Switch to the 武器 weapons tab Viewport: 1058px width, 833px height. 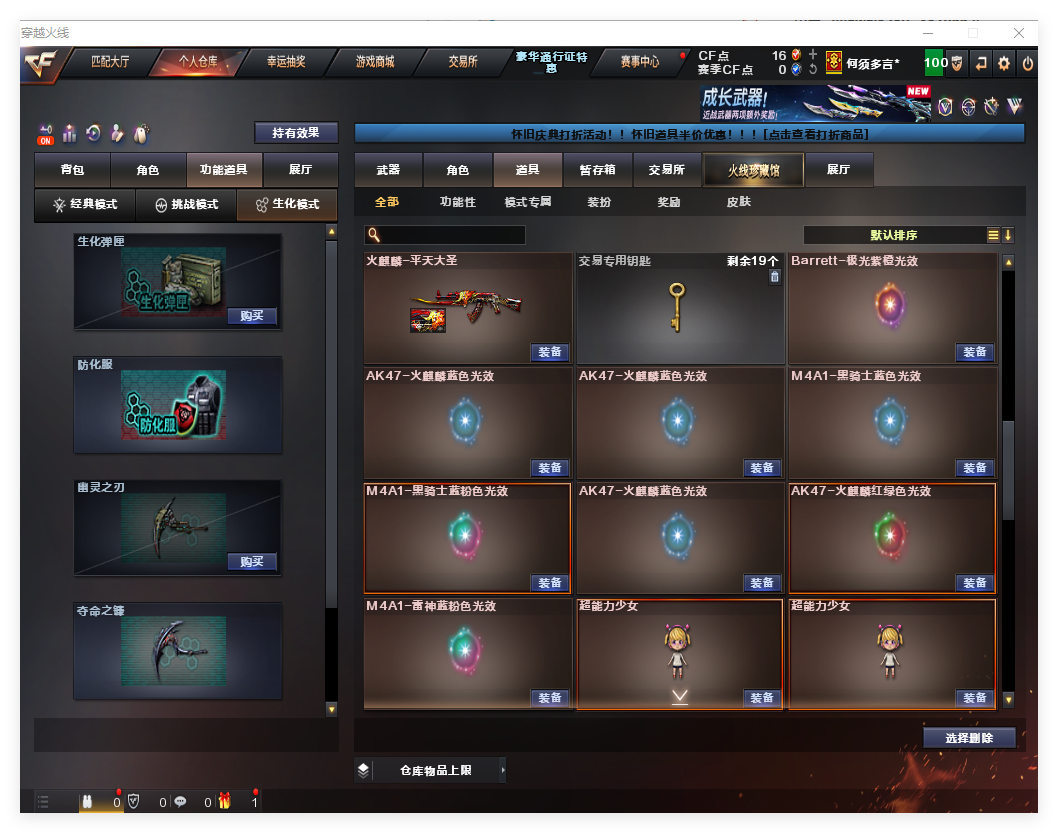[x=388, y=170]
